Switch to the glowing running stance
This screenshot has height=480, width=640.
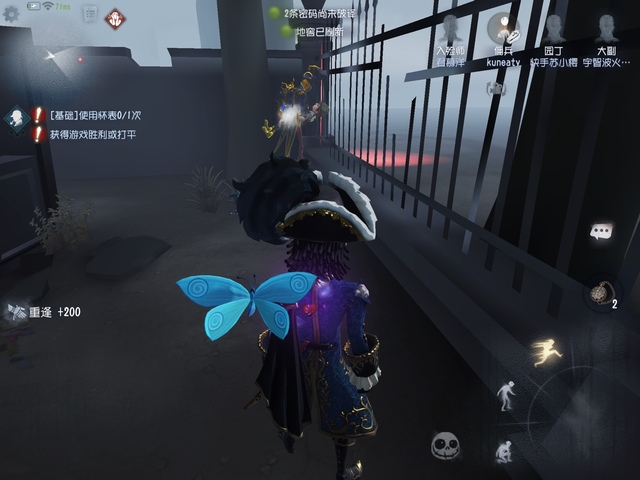546,352
